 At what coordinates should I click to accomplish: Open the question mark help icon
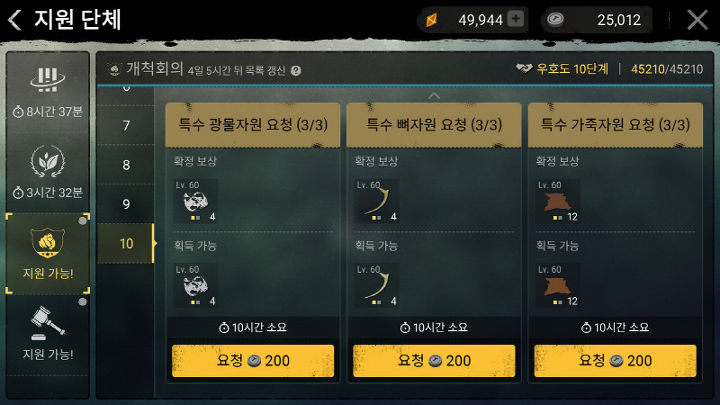295,71
